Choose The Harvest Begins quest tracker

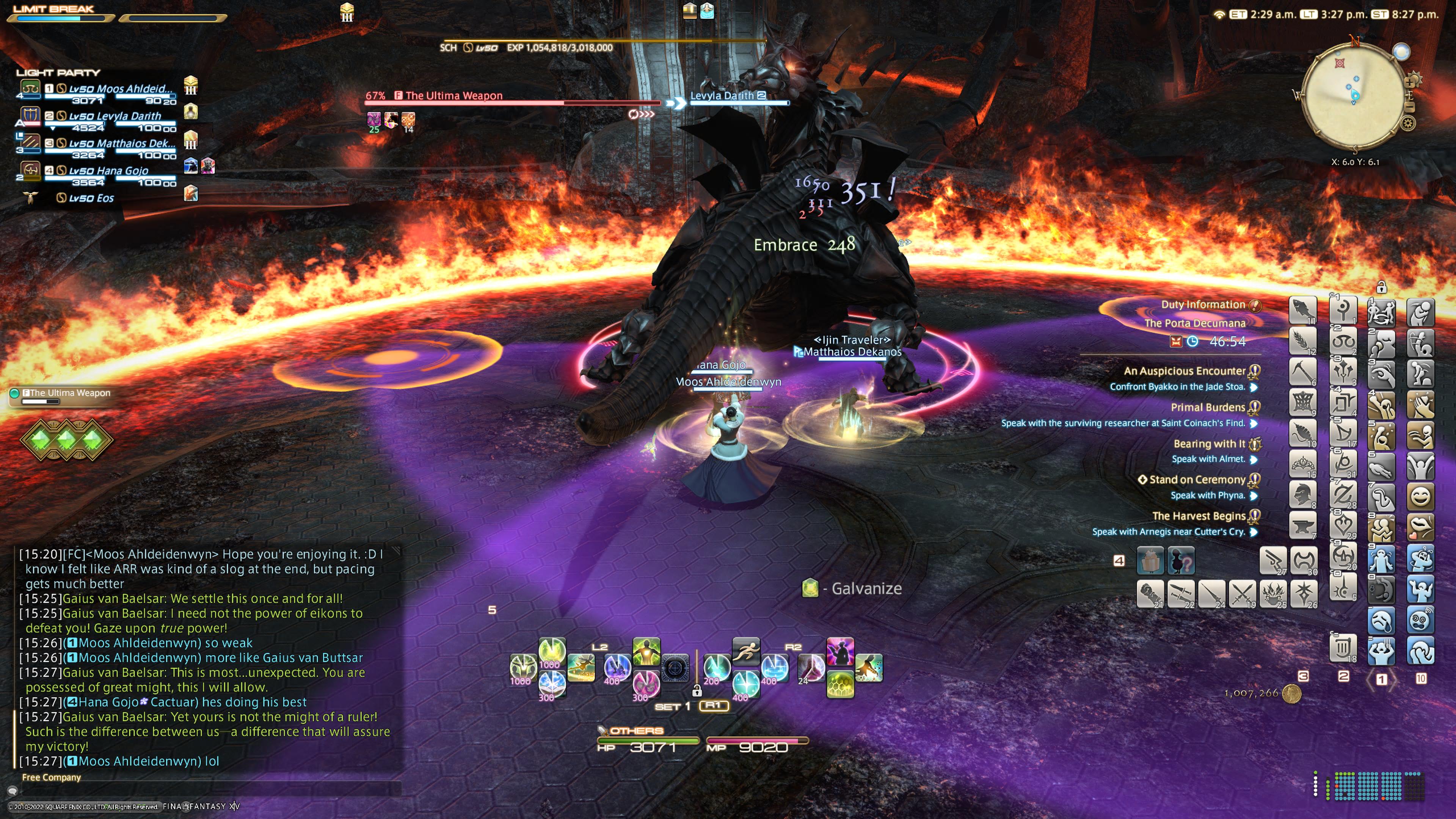1198,516
